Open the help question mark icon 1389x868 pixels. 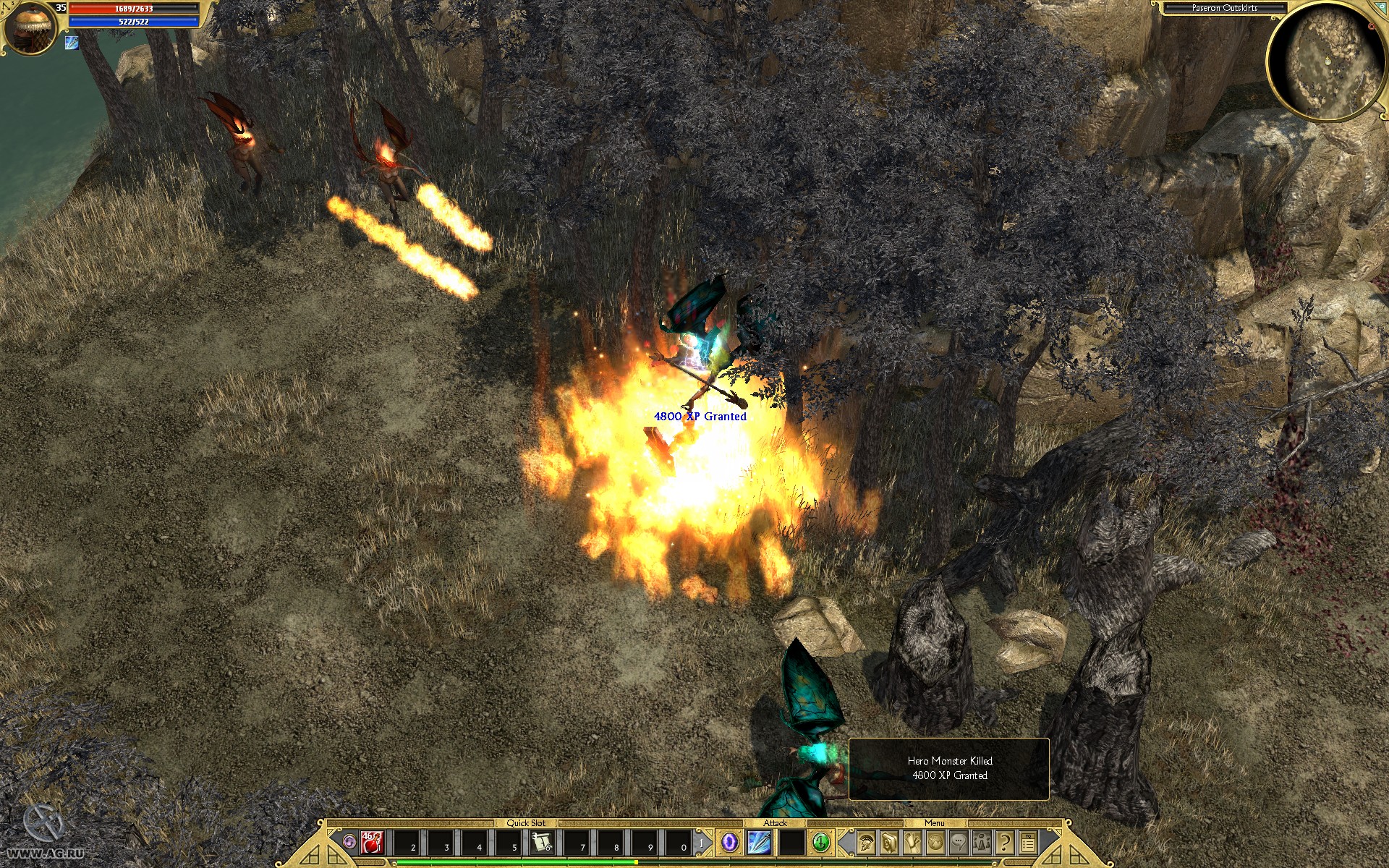pos(1004,842)
